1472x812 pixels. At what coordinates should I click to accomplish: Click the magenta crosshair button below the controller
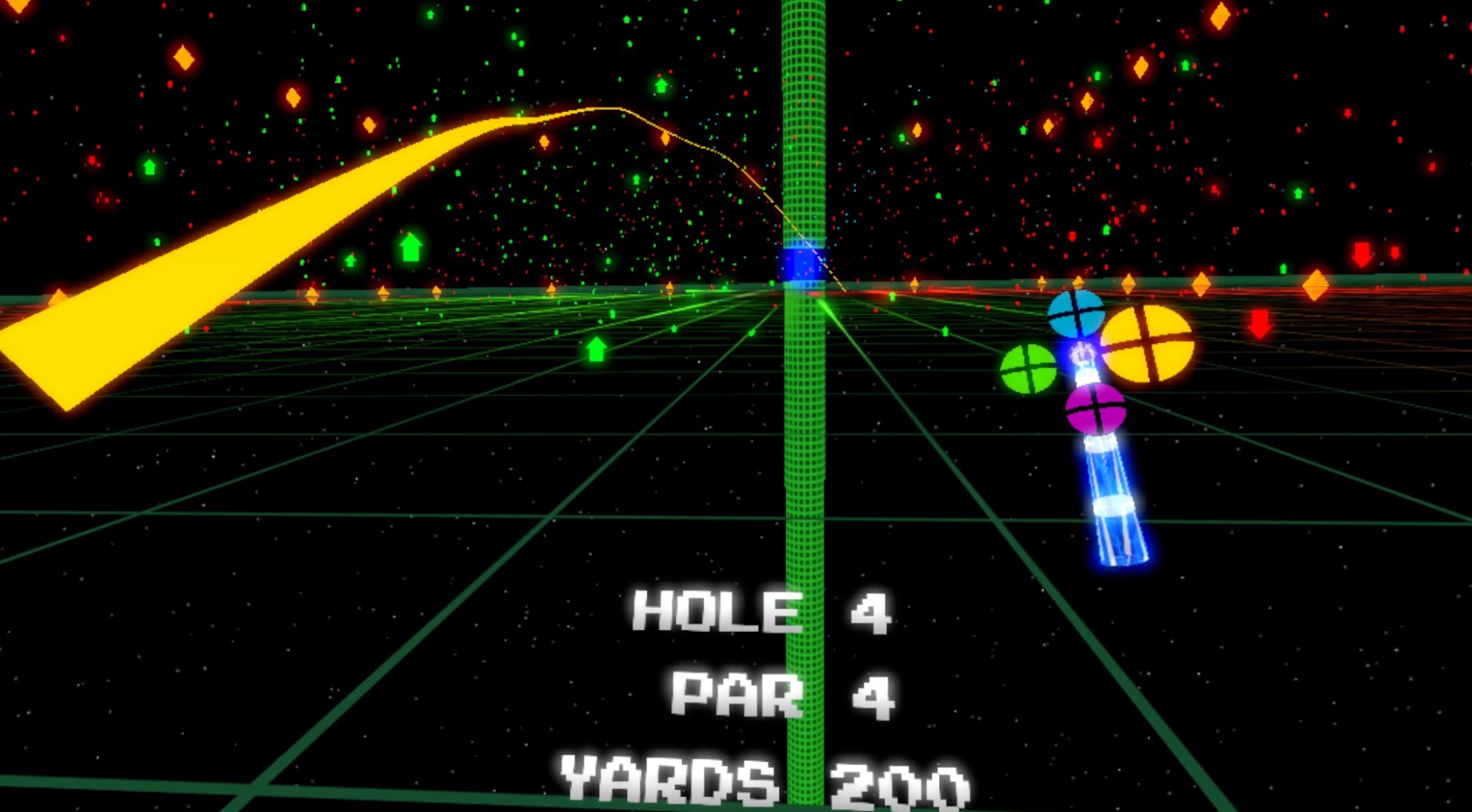click(x=1097, y=410)
